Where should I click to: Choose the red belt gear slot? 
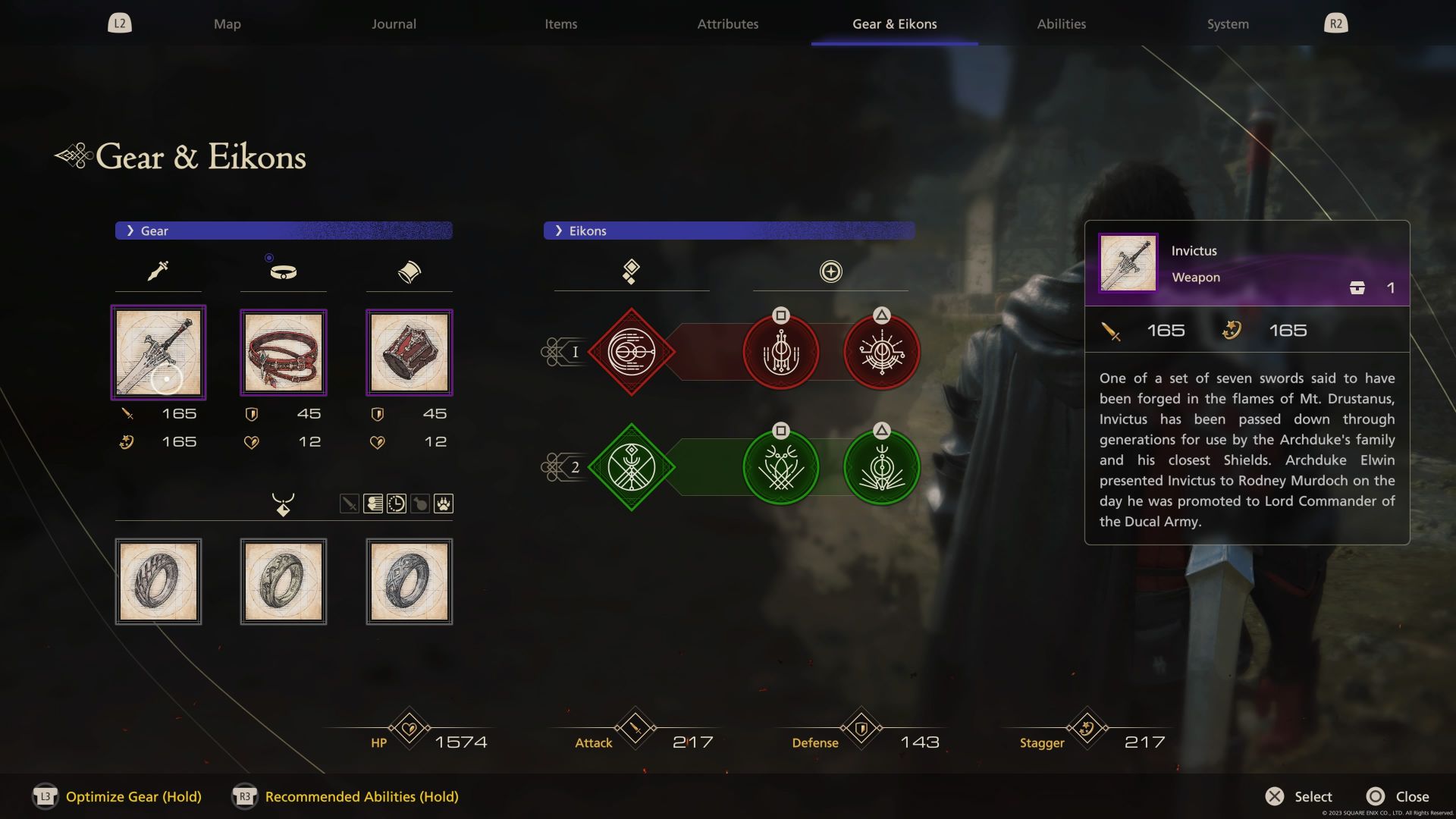click(284, 353)
